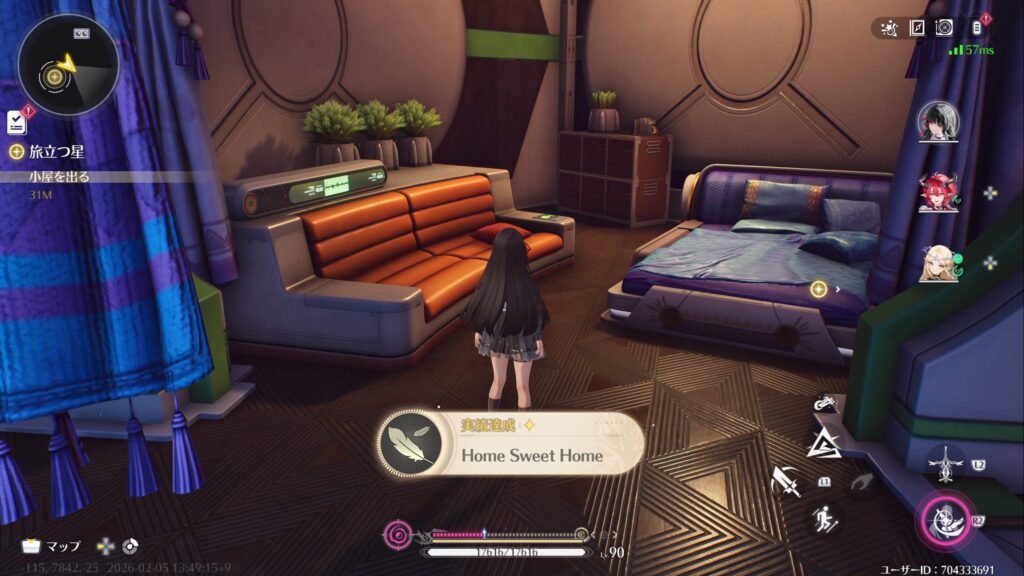1024x576 pixels.
Task: Trigger the pink-ringed ultimate ability
Action: 943,519
